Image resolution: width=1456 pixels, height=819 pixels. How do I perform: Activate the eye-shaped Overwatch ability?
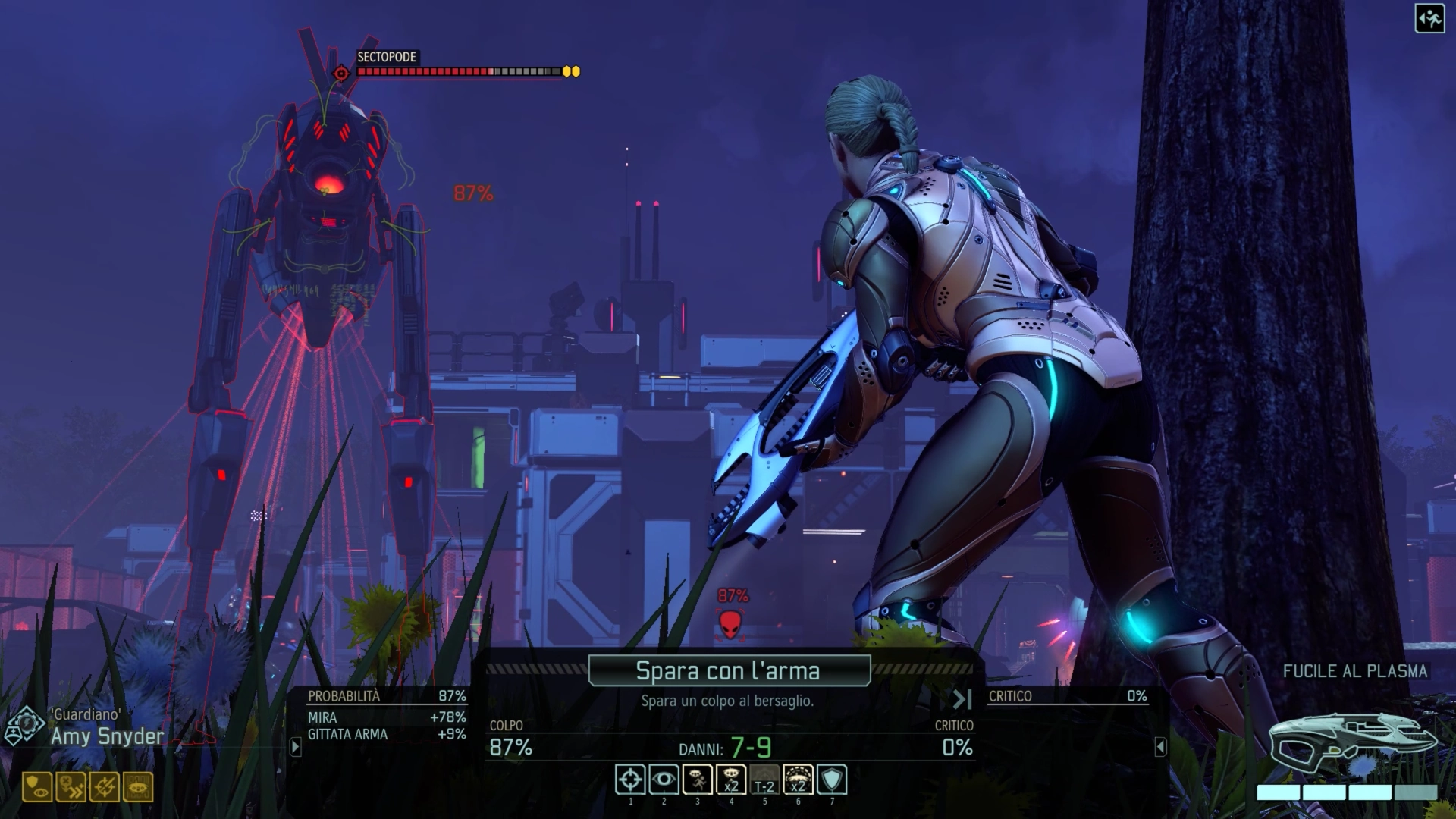pyautogui.click(x=664, y=780)
